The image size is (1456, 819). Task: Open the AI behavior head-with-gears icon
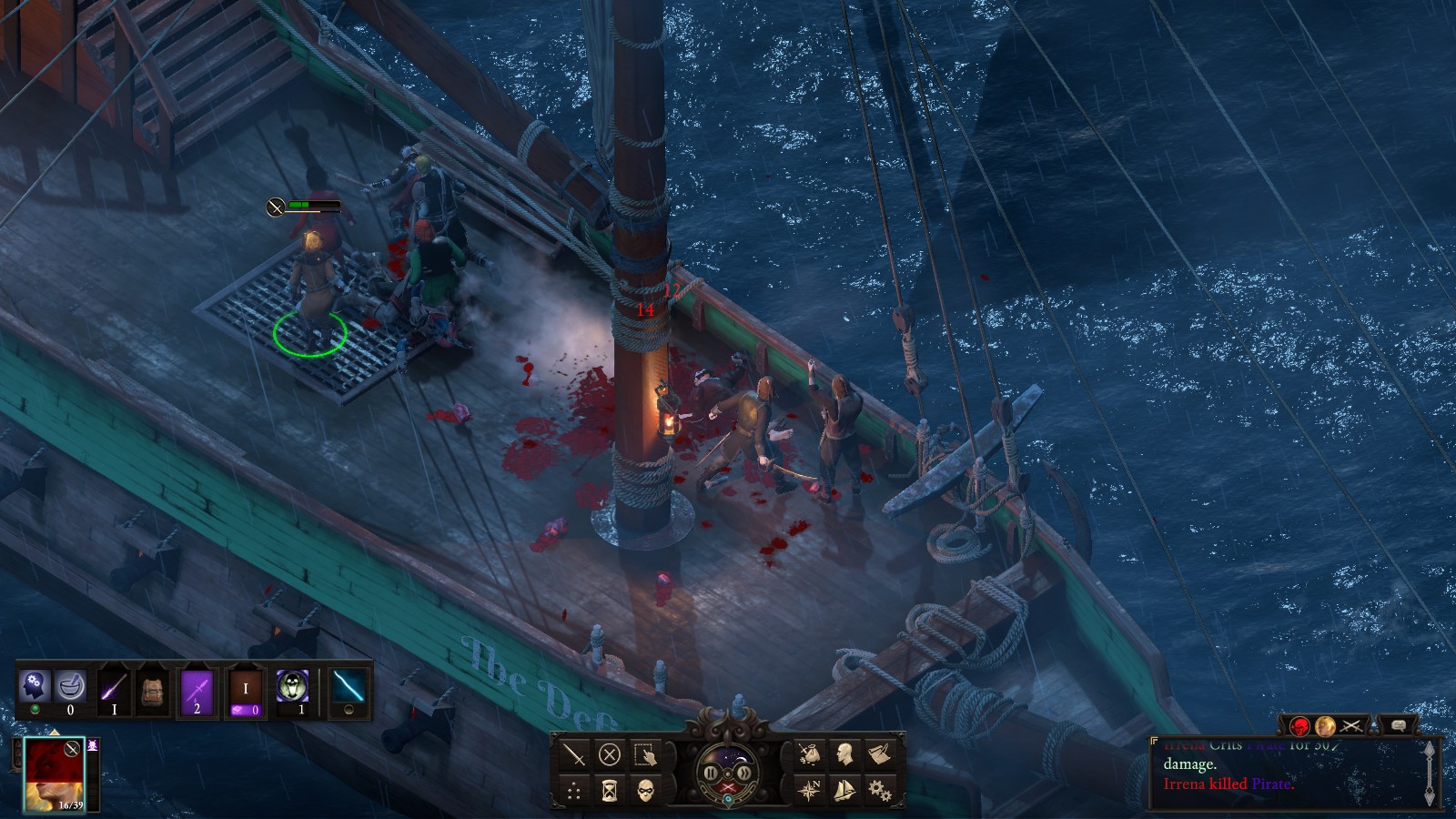pyautogui.click(x=35, y=685)
